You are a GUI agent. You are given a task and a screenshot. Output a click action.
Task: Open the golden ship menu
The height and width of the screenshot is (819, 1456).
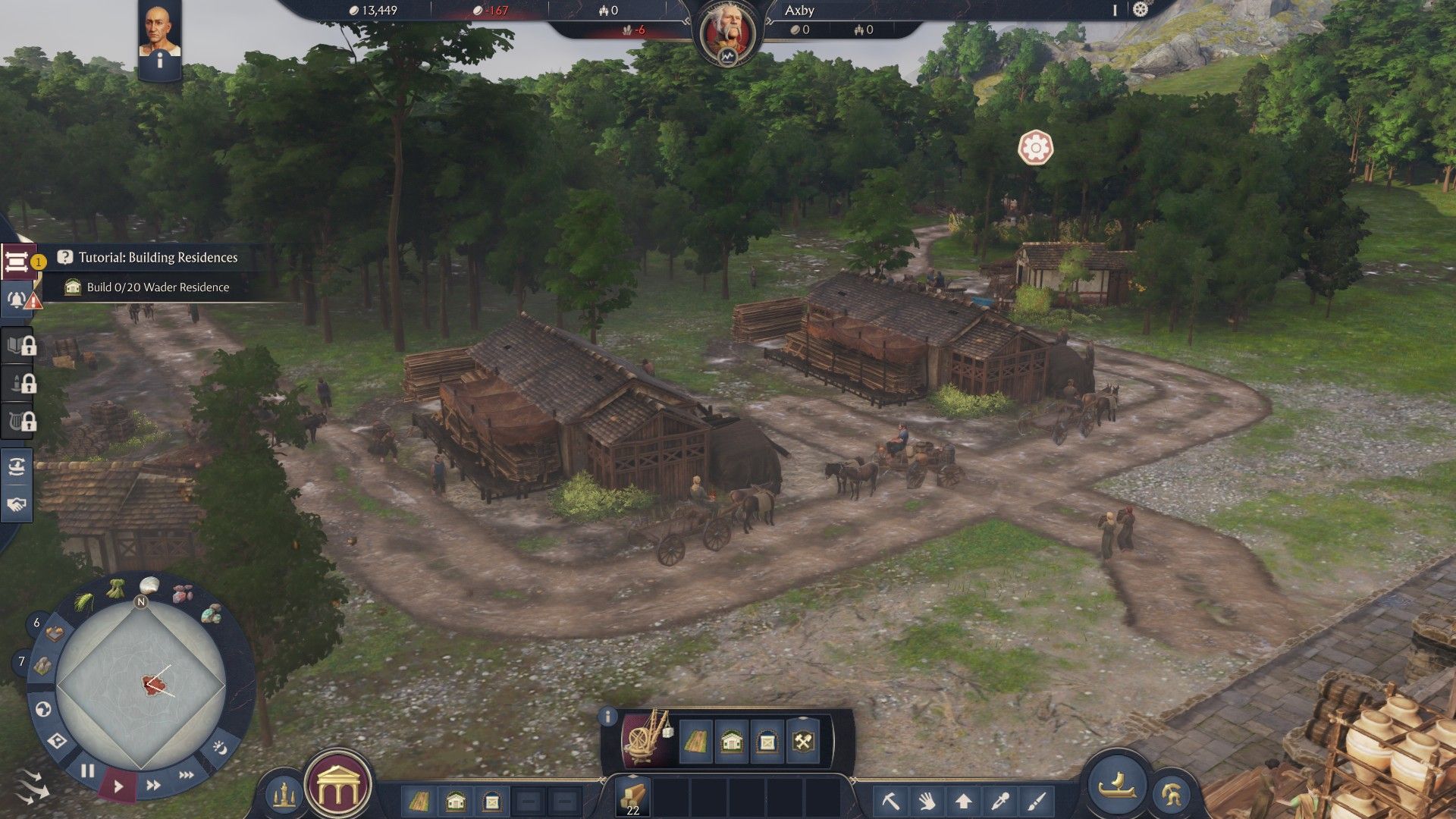pos(1117,784)
